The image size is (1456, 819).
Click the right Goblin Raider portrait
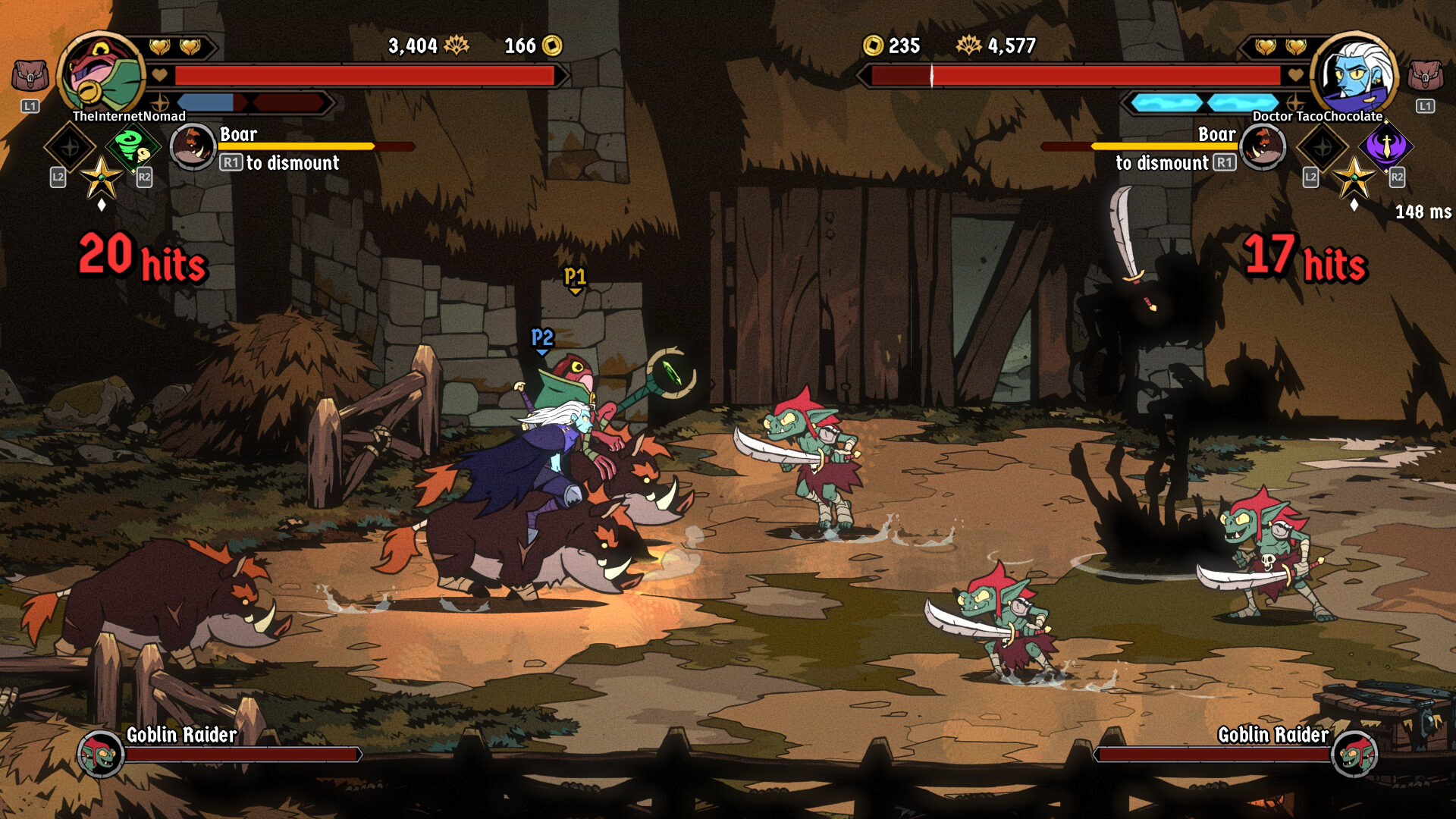click(x=1354, y=754)
